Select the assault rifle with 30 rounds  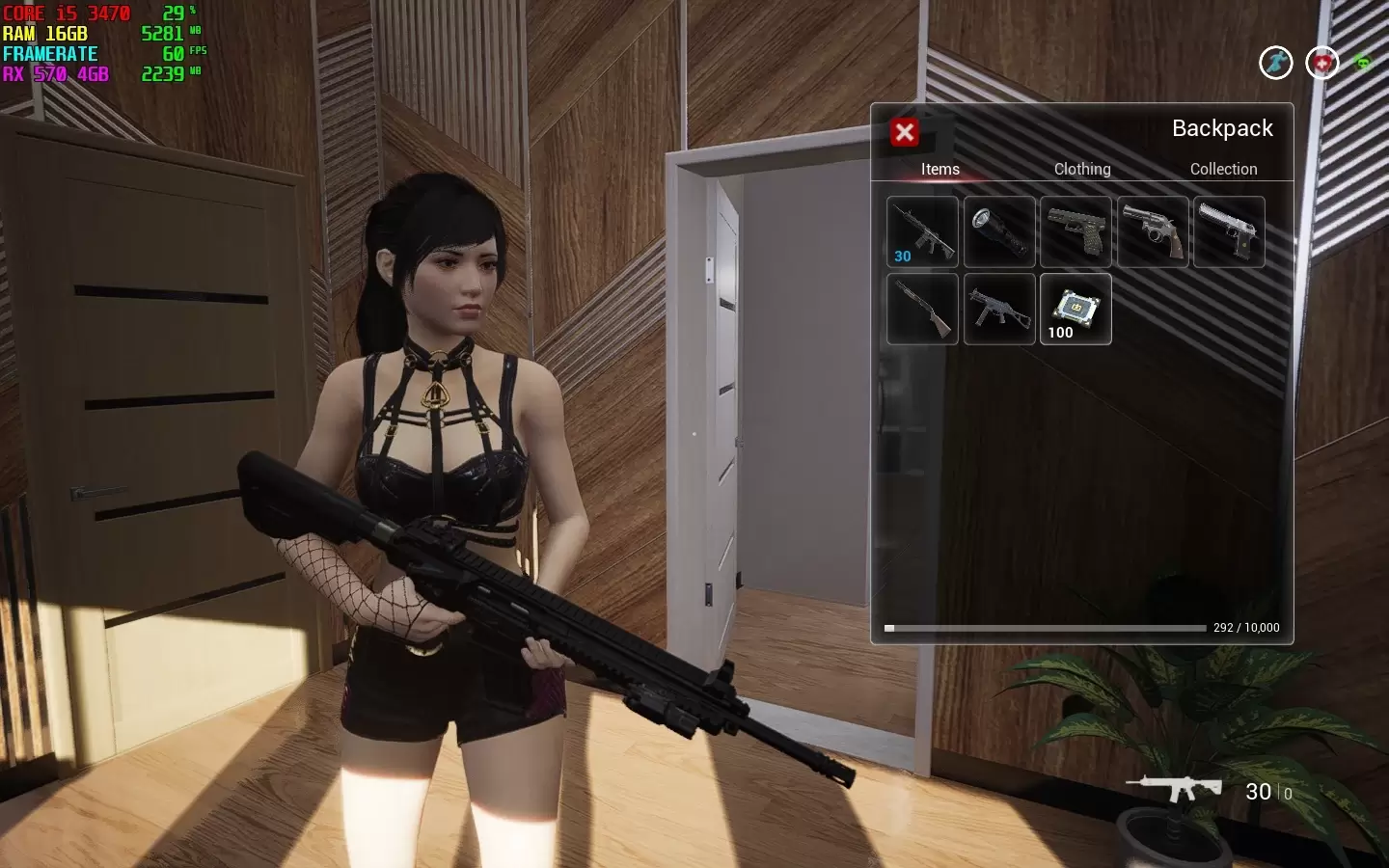point(922,232)
